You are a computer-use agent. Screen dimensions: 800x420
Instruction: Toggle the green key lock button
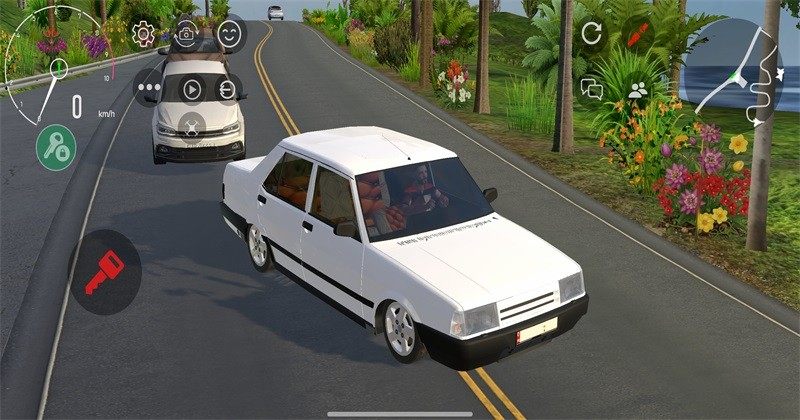(x=57, y=147)
